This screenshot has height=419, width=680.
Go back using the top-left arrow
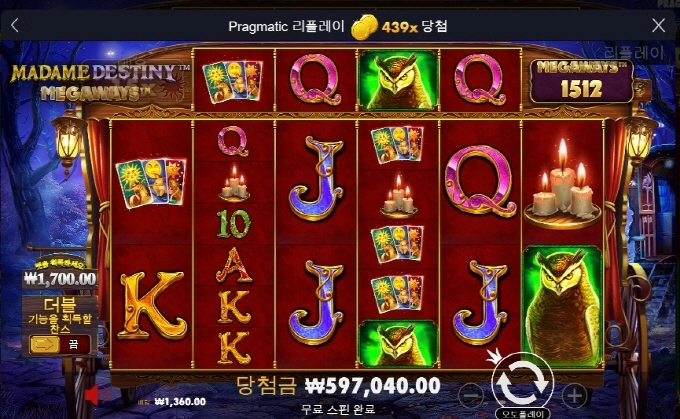(15, 26)
